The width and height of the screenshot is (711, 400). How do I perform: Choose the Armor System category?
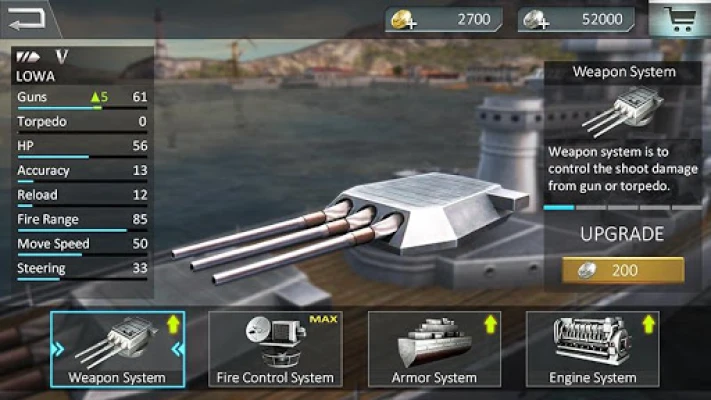click(434, 349)
